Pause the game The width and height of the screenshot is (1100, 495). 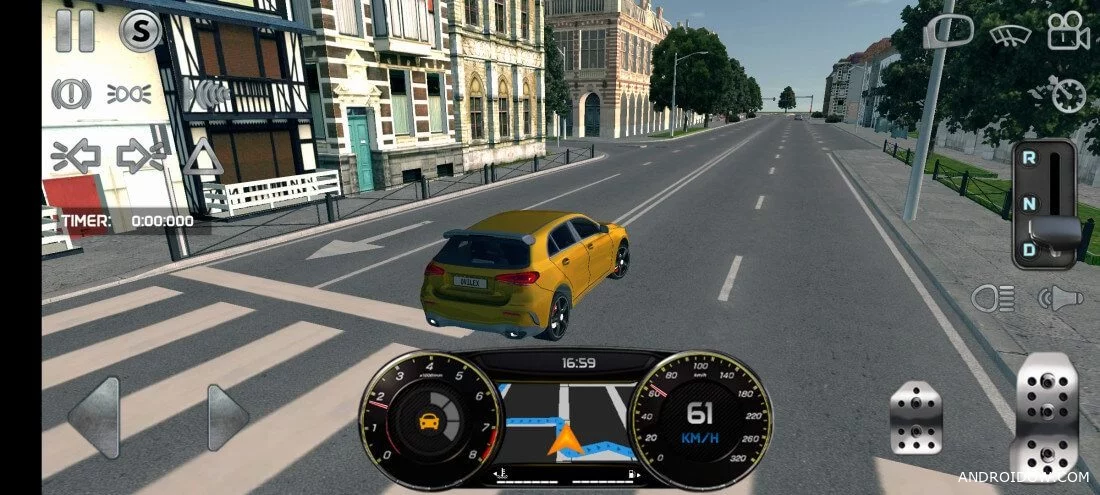[x=75, y=30]
